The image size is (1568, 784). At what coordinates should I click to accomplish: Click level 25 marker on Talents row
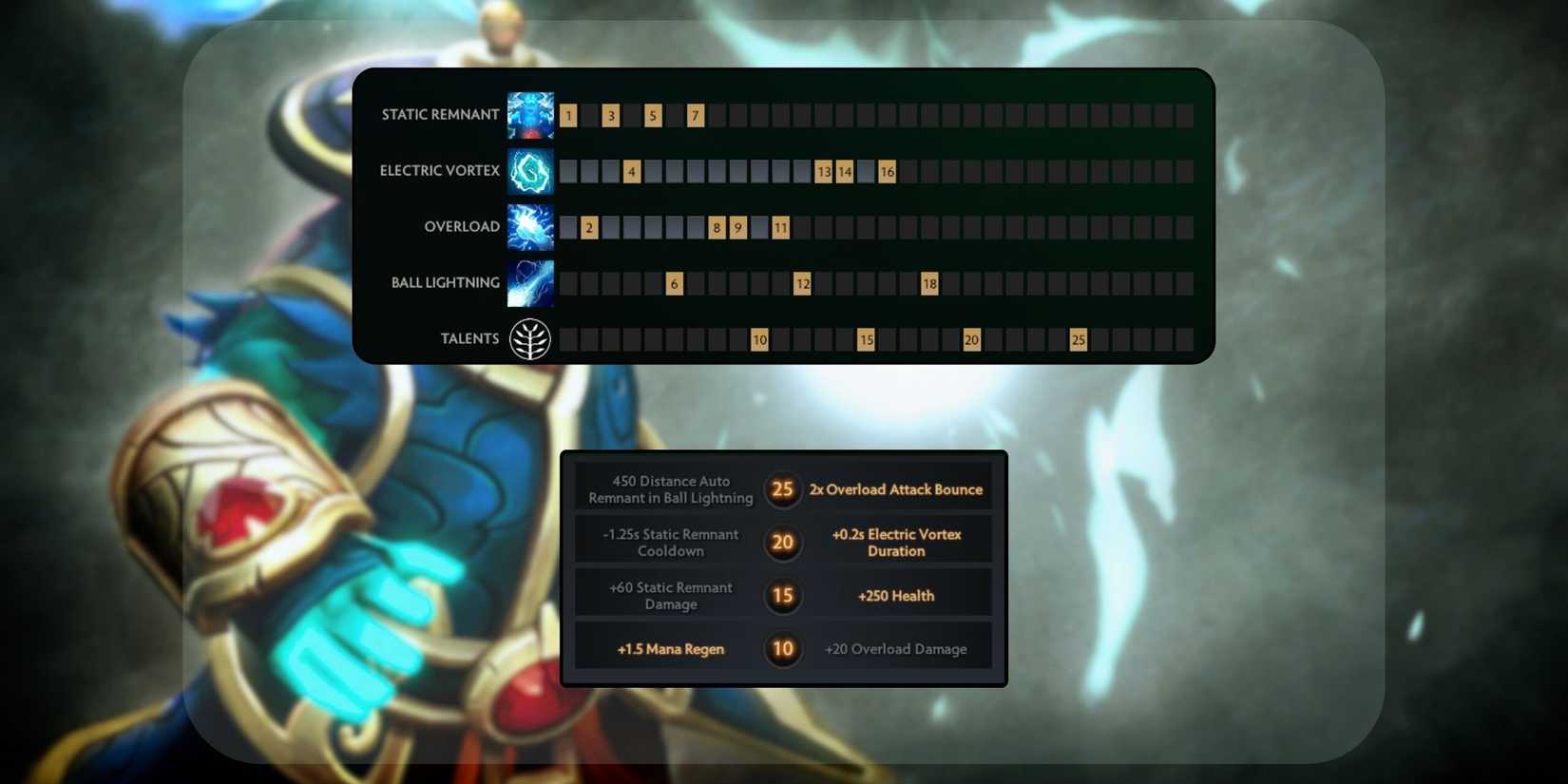tap(1077, 338)
